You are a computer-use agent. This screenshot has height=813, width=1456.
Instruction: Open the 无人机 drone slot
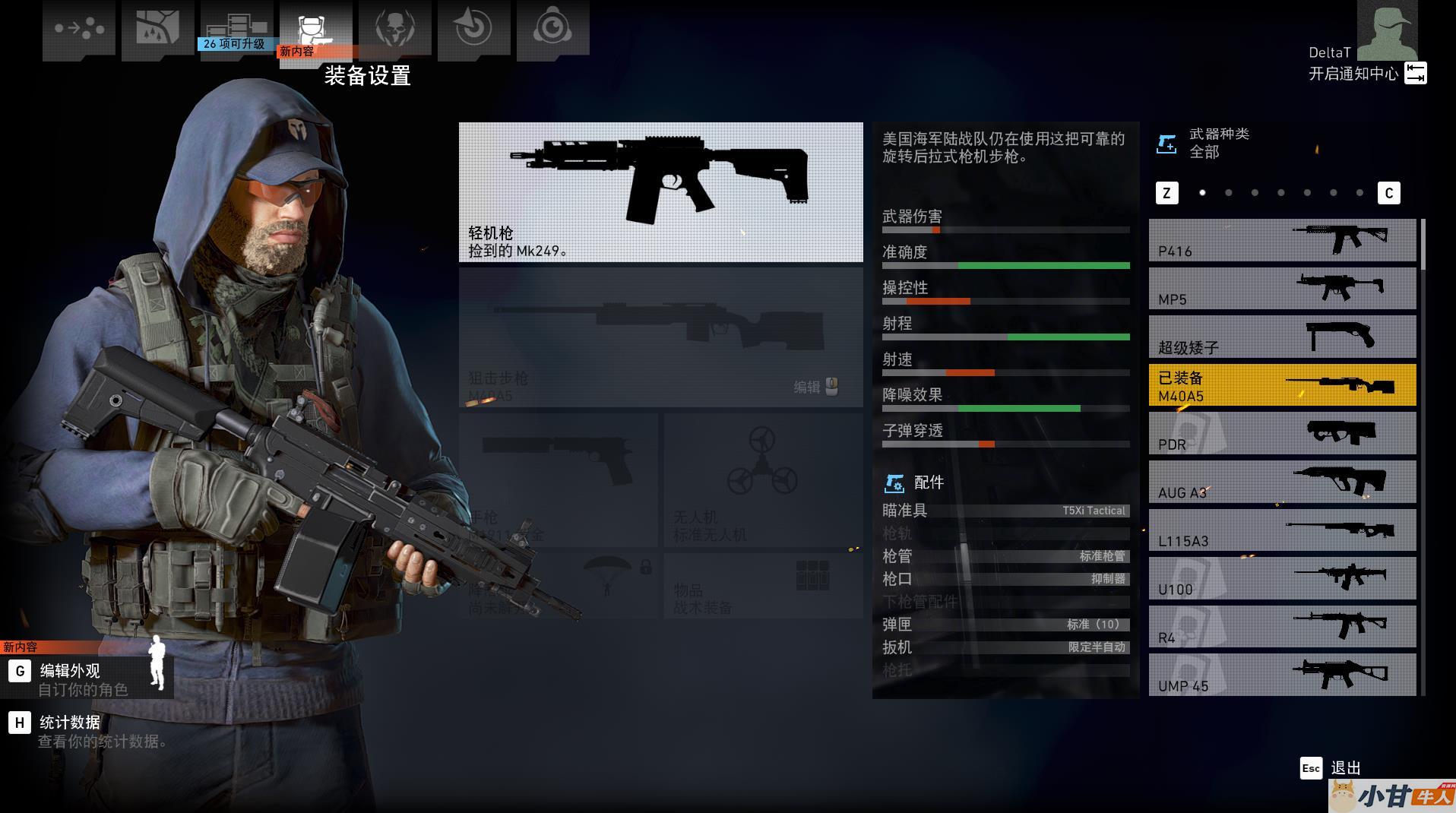coord(762,480)
